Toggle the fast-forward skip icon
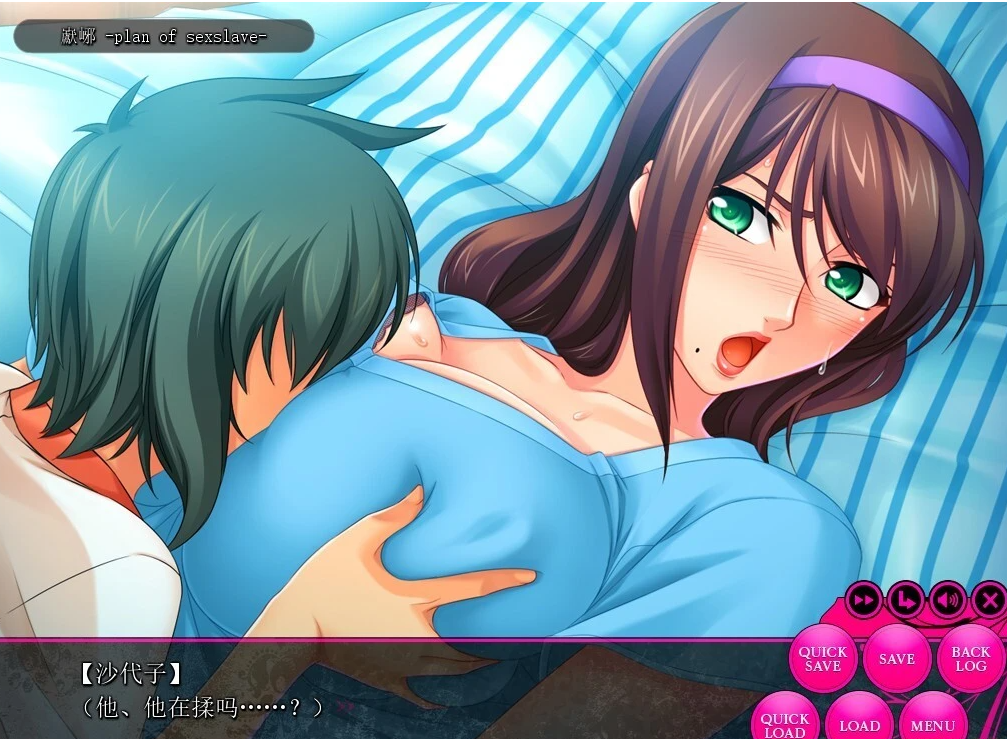 [x=863, y=600]
